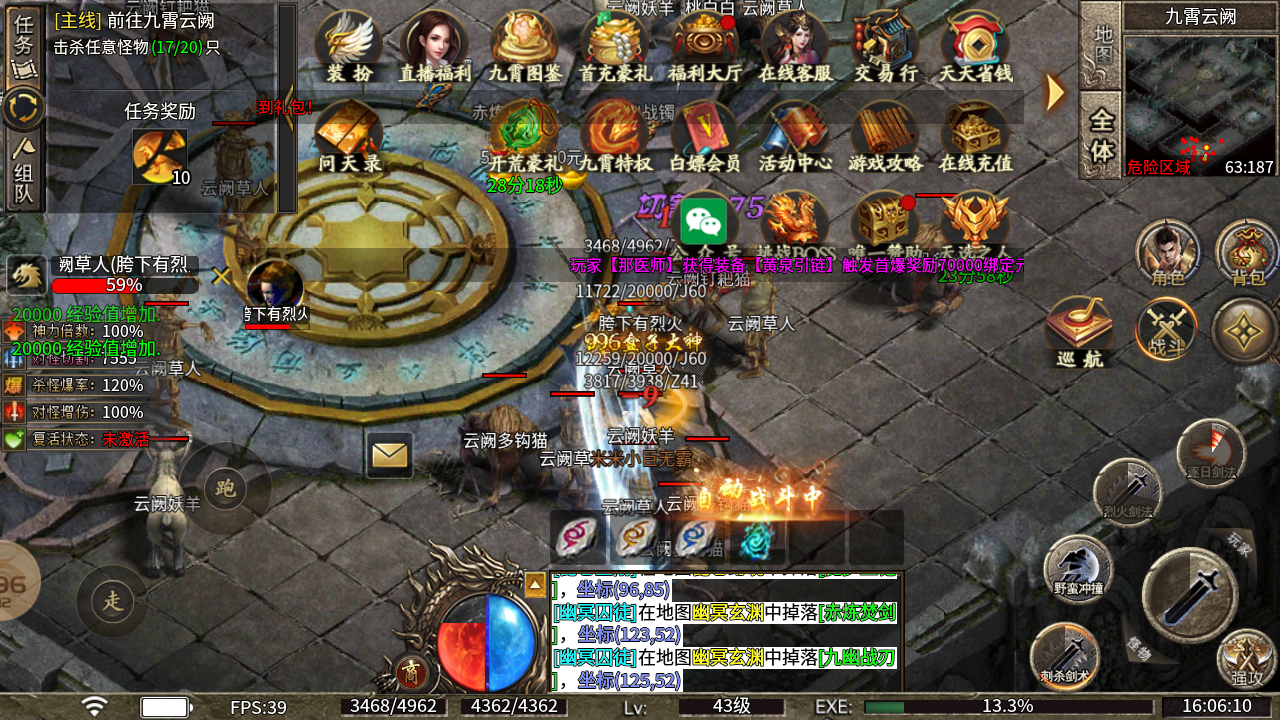Cast the 野蛮冲撞 charge skill
Image resolution: width=1280 pixels, height=720 pixels.
pyautogui.click(x=1078, y=568)
